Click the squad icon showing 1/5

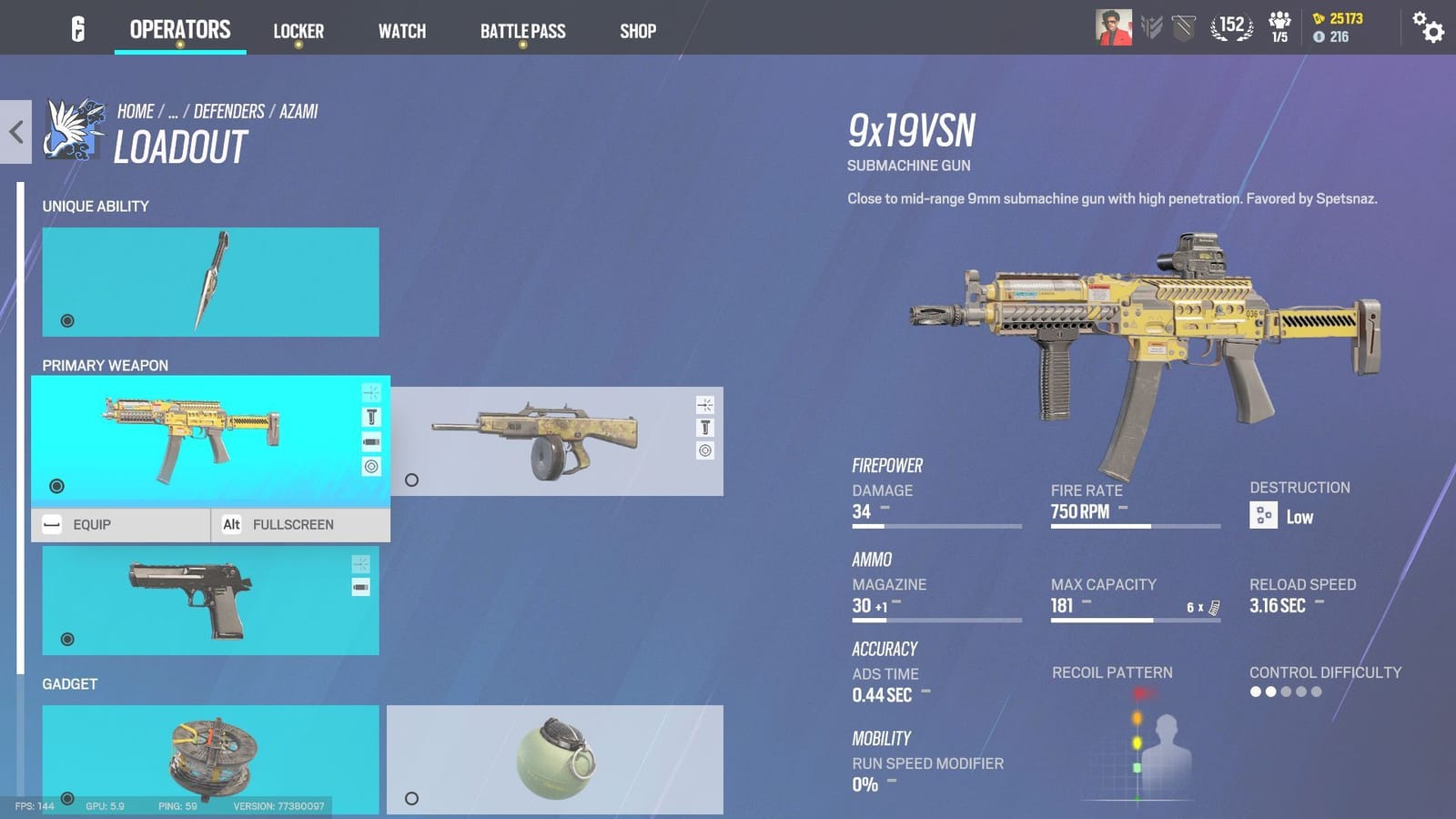pos(1279,27)
